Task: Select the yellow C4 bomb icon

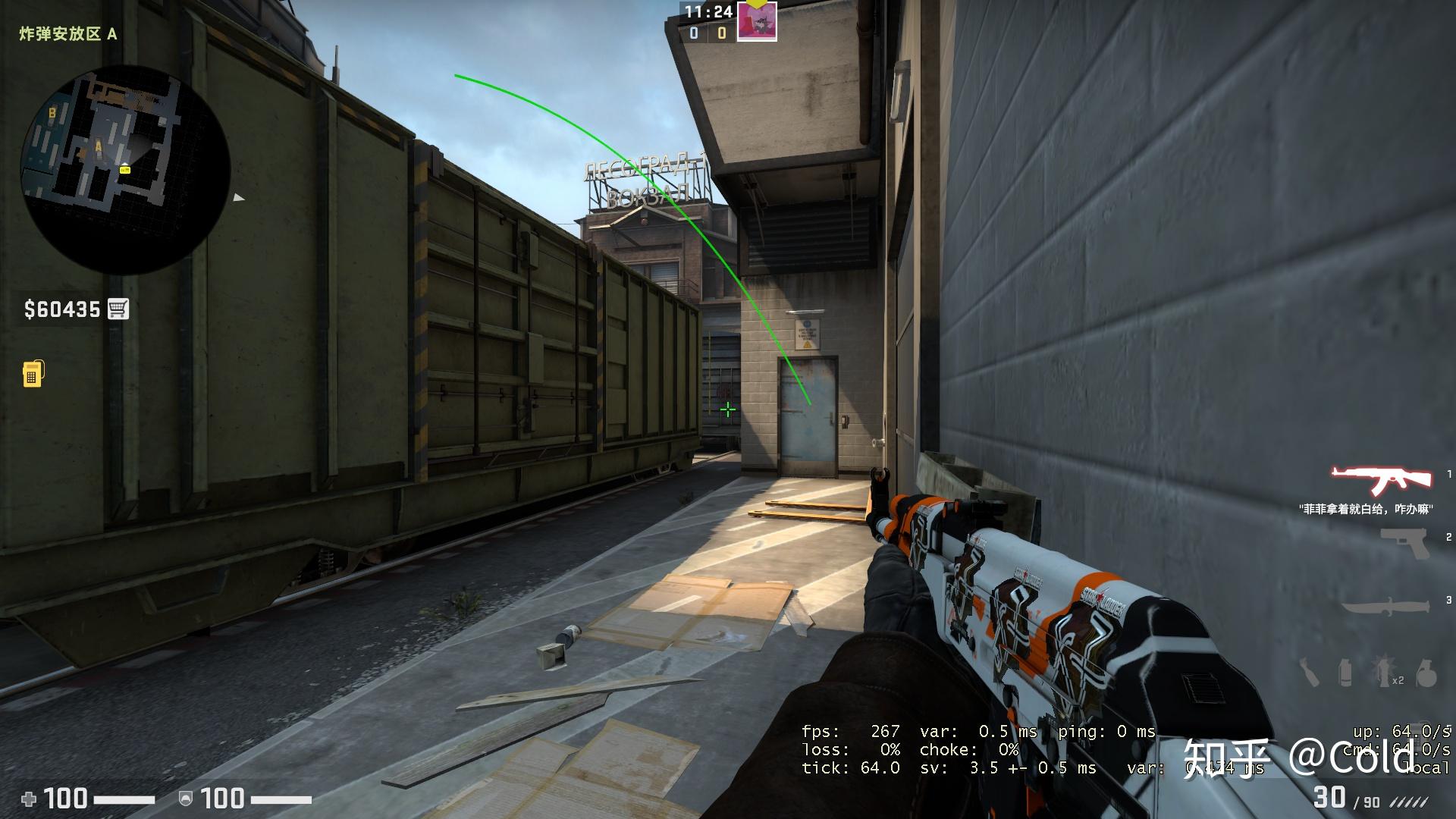Action: click(x=33, y=373)
